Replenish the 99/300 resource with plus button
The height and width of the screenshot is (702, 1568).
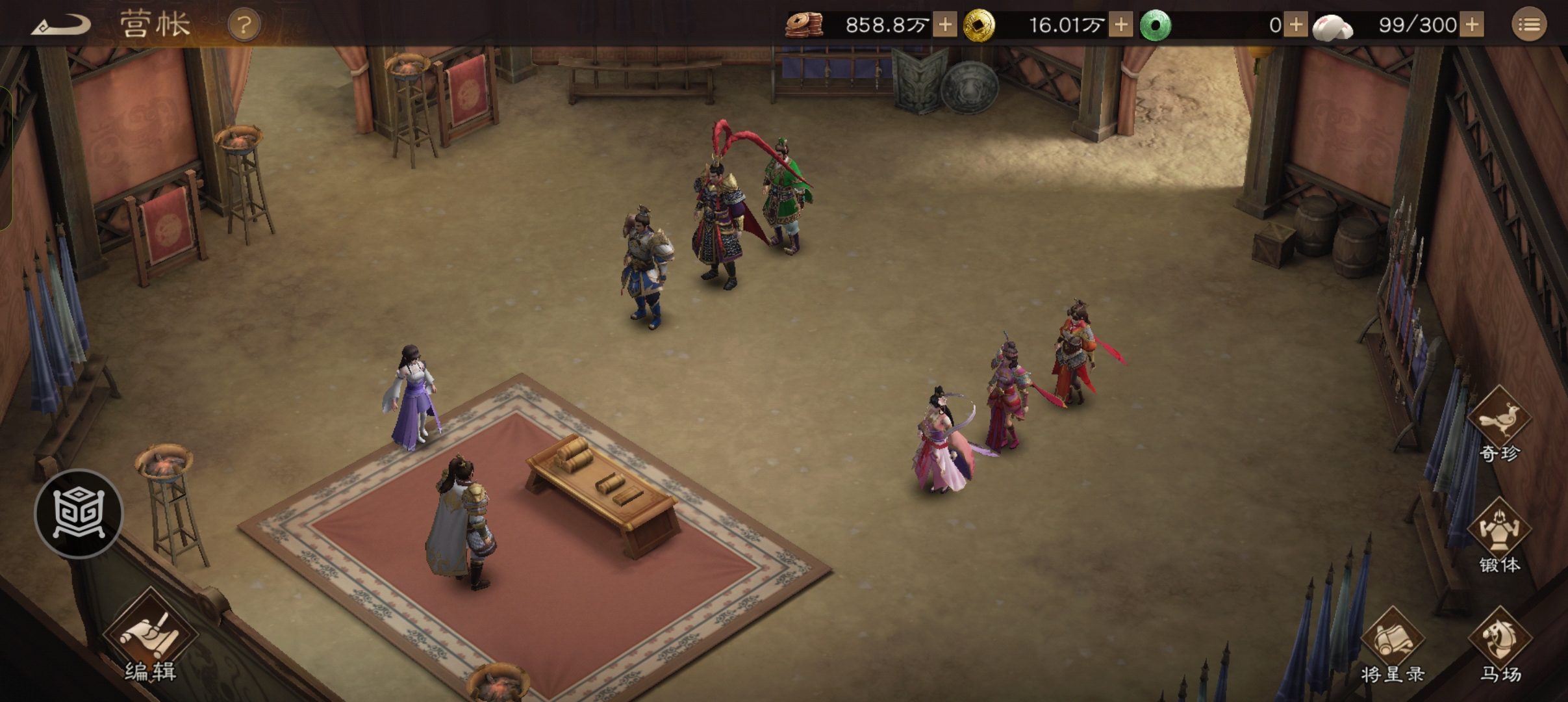[x=1473, y=25]
